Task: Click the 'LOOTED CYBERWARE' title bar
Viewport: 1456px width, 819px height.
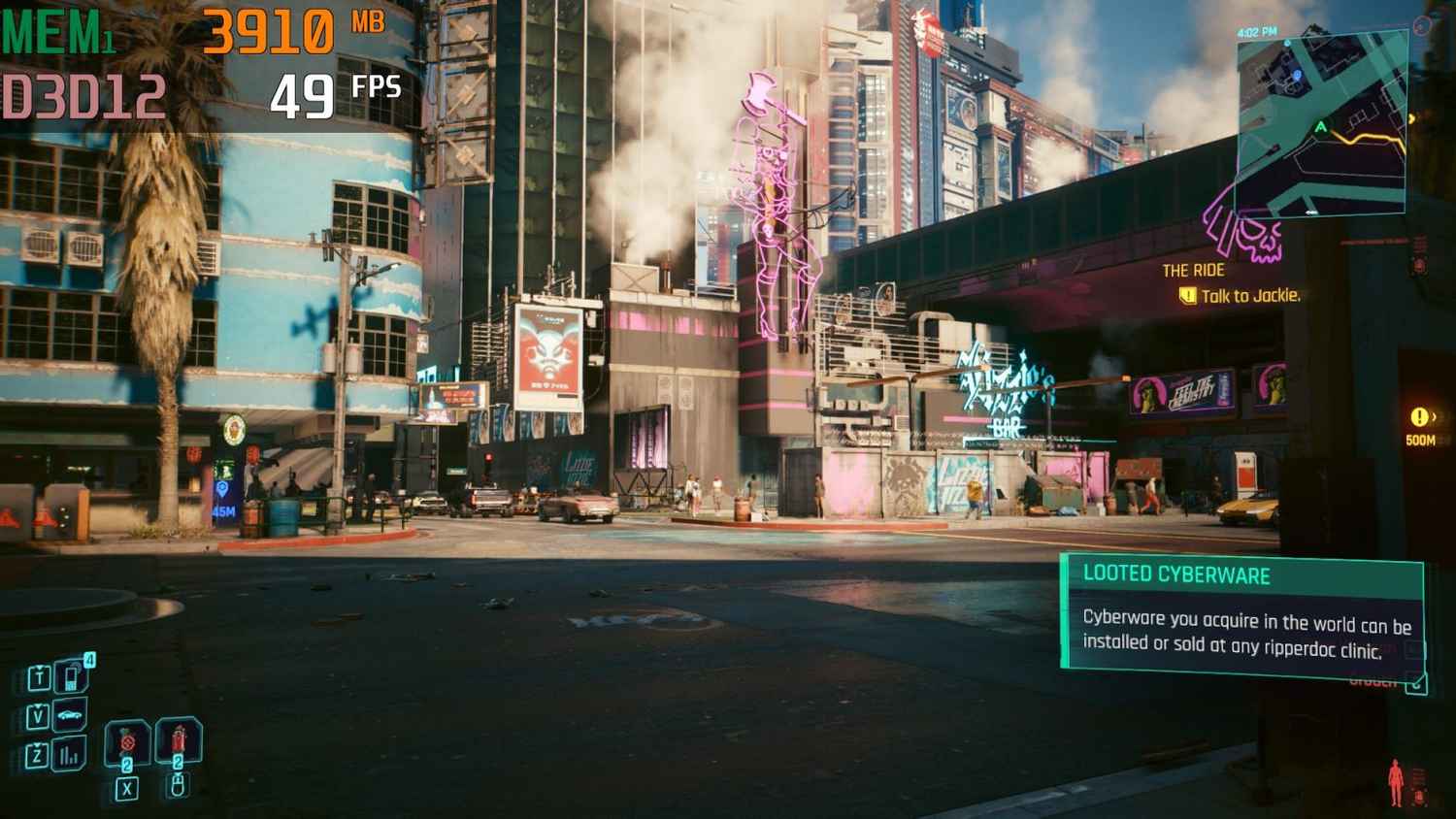Action: (1175, 574)
